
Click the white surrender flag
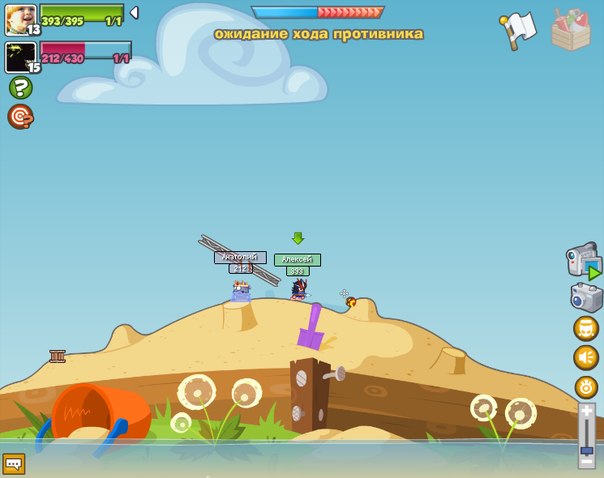tap(518, 30)
